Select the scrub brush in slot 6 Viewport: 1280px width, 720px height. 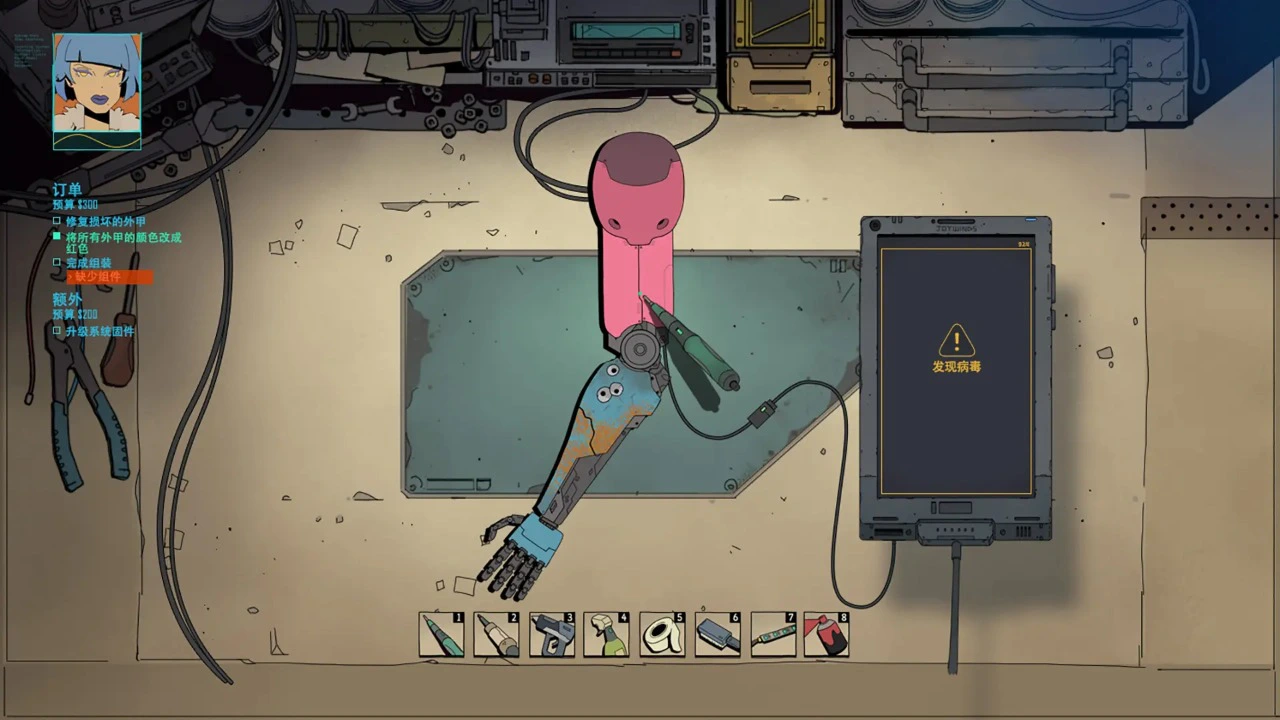(717, 635)
